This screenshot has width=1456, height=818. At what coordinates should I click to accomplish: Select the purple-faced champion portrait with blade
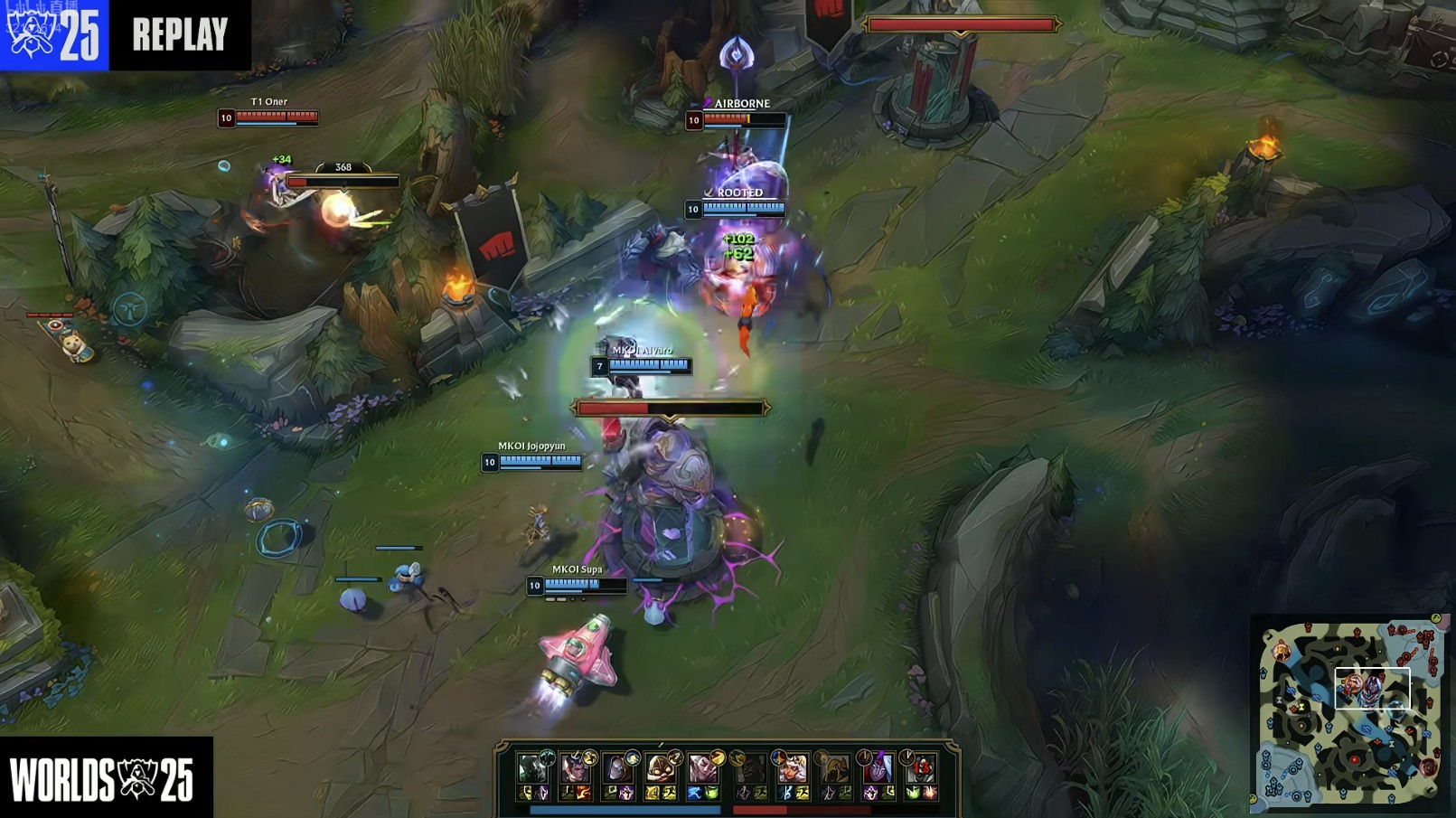coord(877,769)
